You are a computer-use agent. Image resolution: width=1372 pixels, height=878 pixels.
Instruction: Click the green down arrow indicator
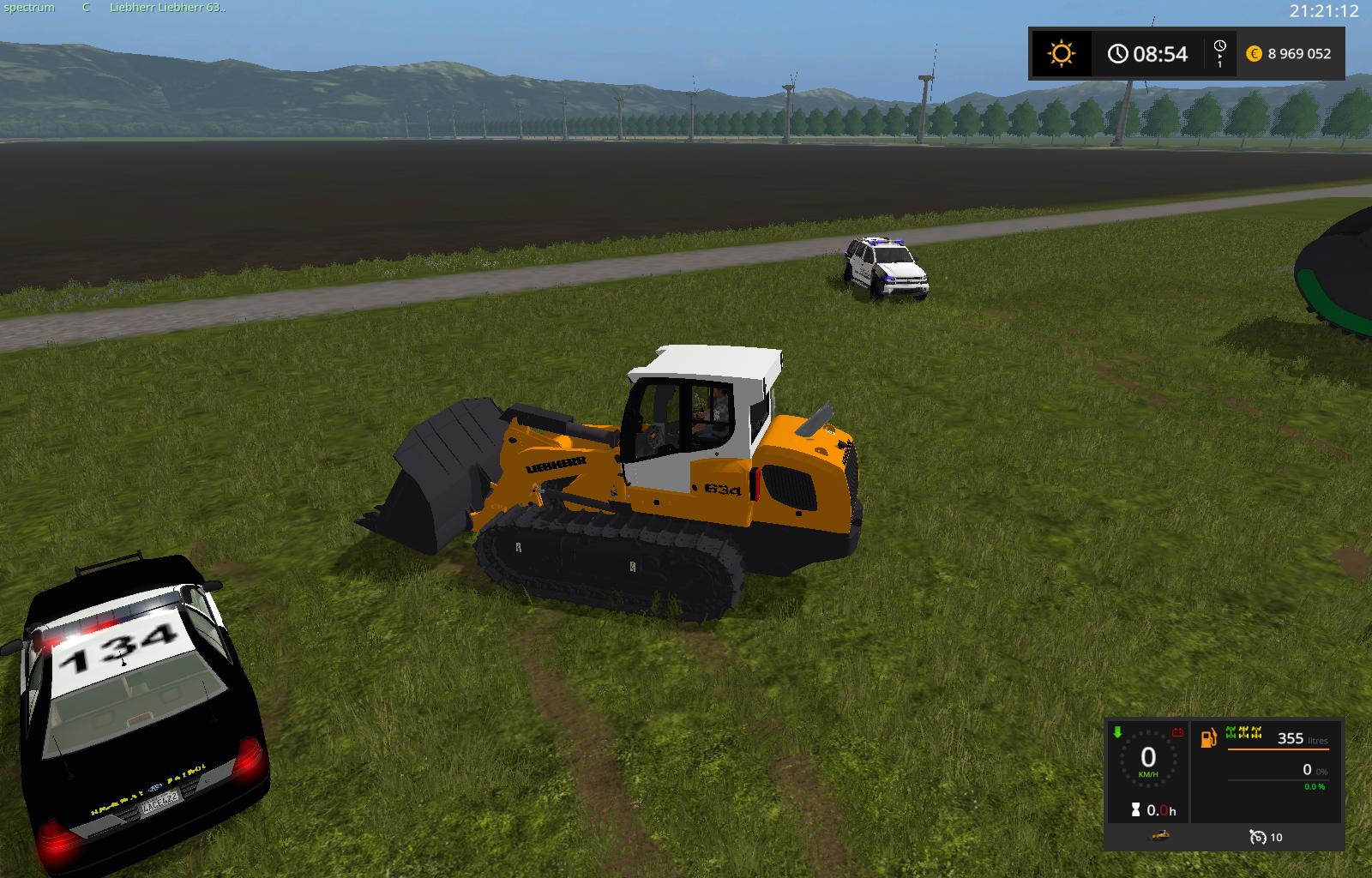point(1117,732)
